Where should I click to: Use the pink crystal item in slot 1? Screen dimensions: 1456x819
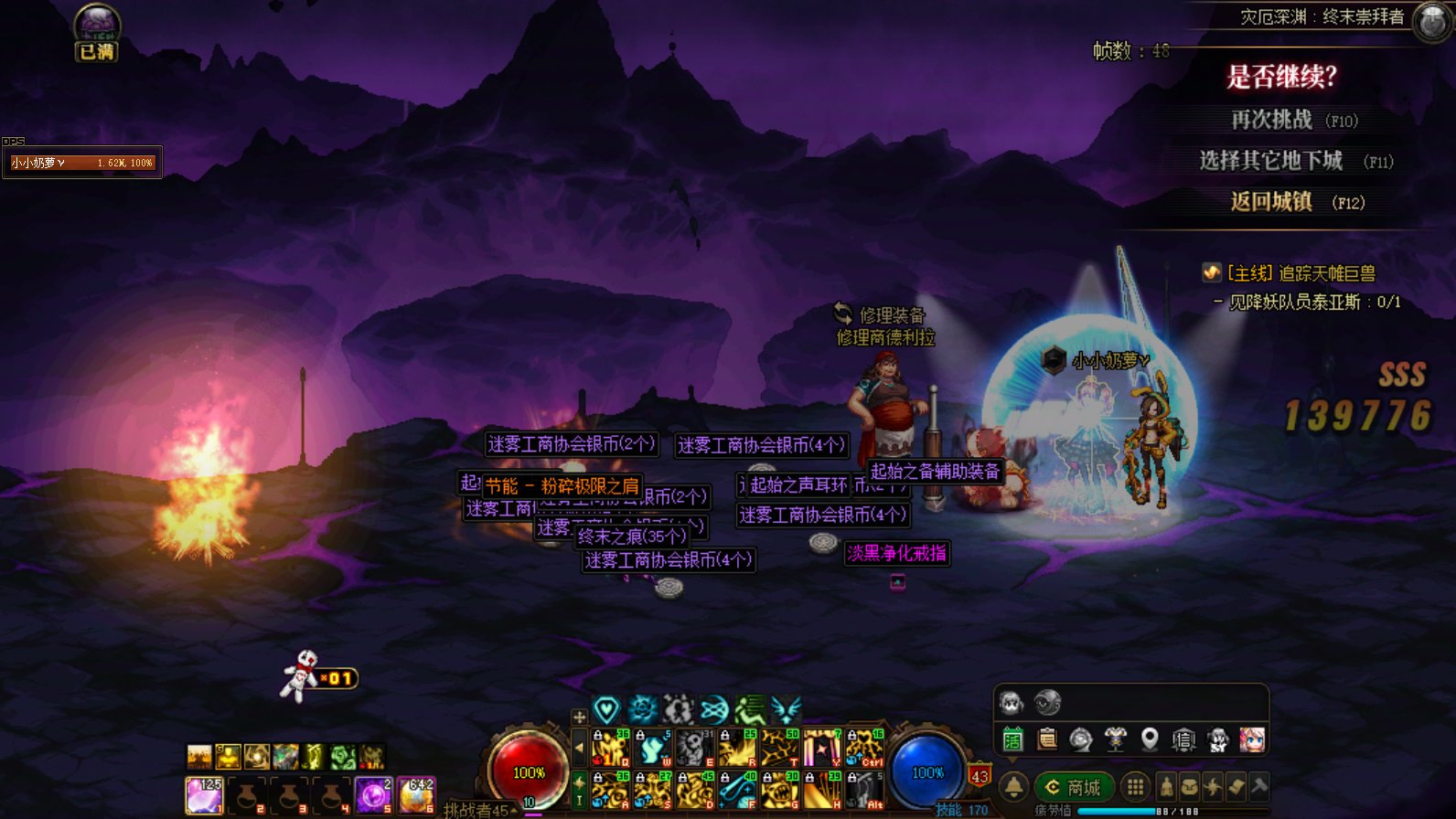(x=204, y=795)
